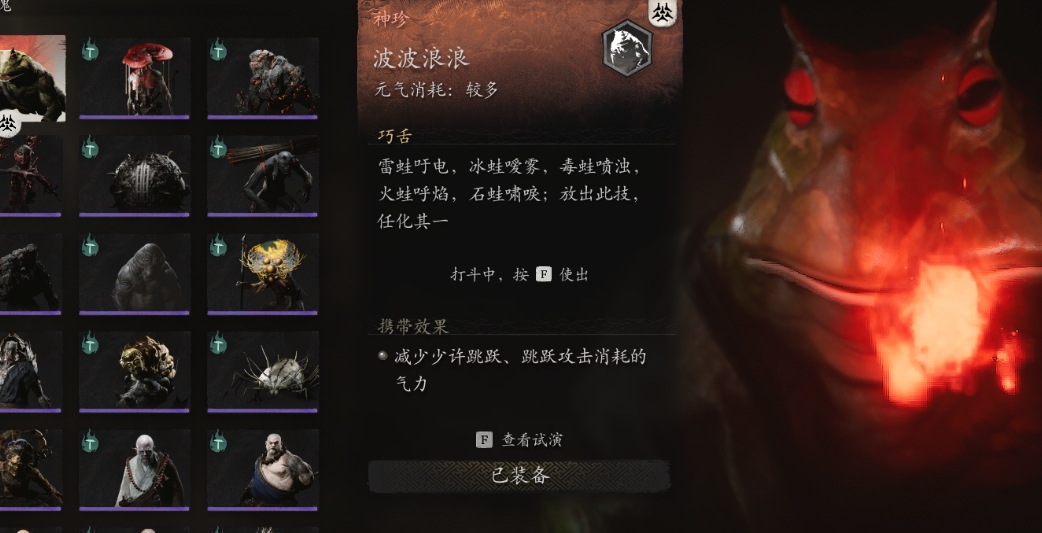
Task: Select the golden winged insect spirit
Action: click(x=263, y=274)
